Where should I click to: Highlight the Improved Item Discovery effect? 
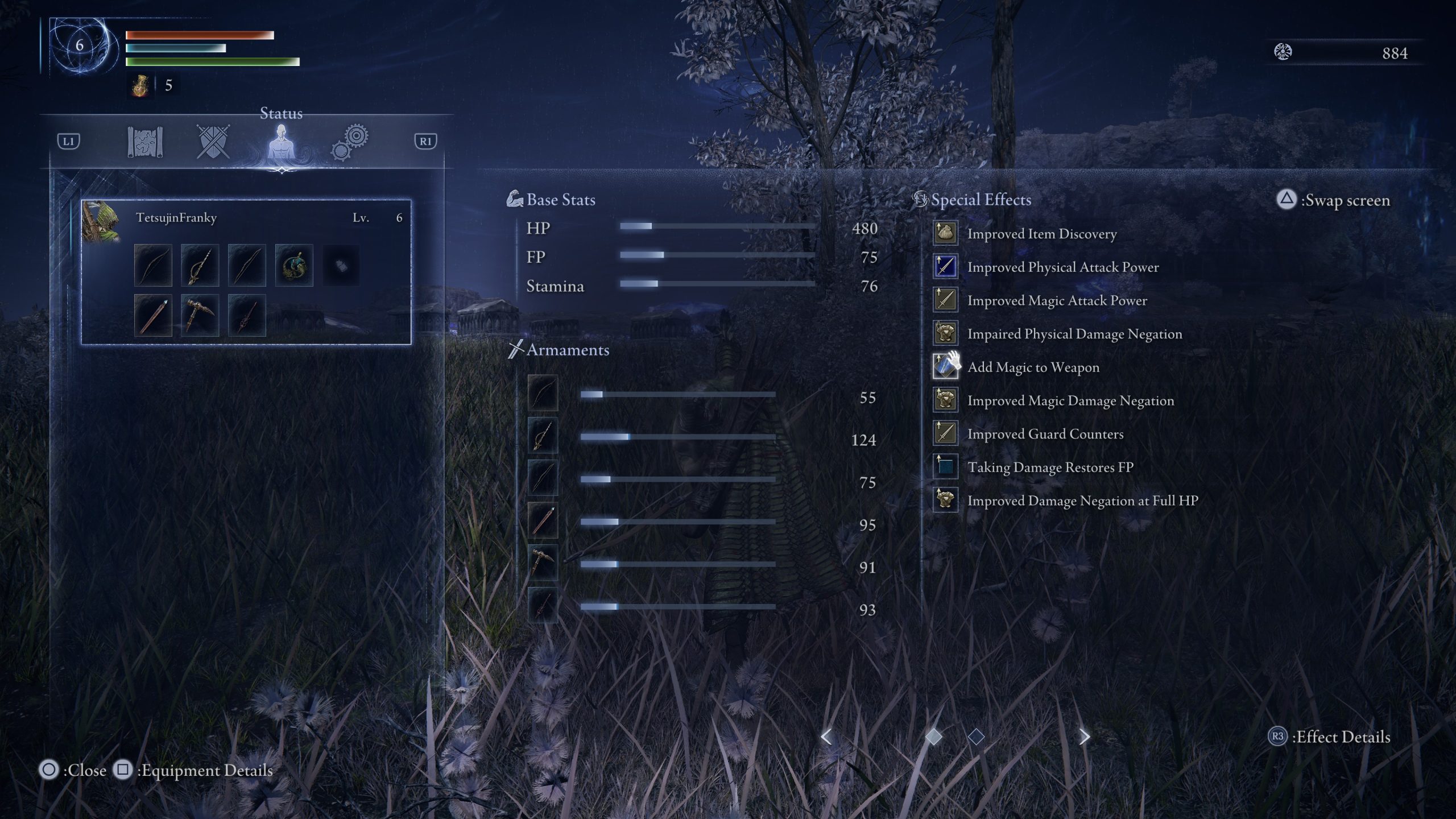tap(1041, 234)
